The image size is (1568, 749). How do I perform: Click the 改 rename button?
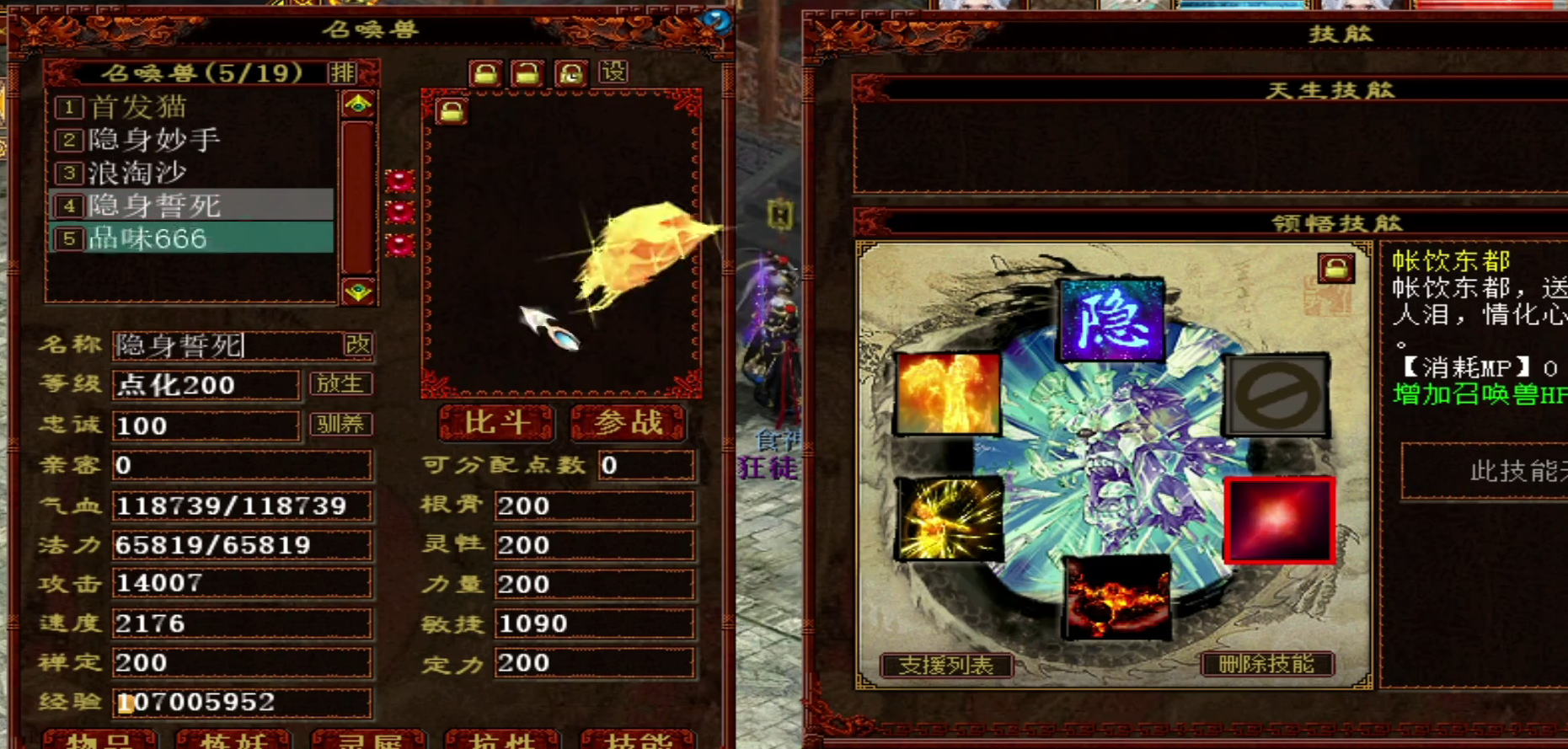pos(357,345)
